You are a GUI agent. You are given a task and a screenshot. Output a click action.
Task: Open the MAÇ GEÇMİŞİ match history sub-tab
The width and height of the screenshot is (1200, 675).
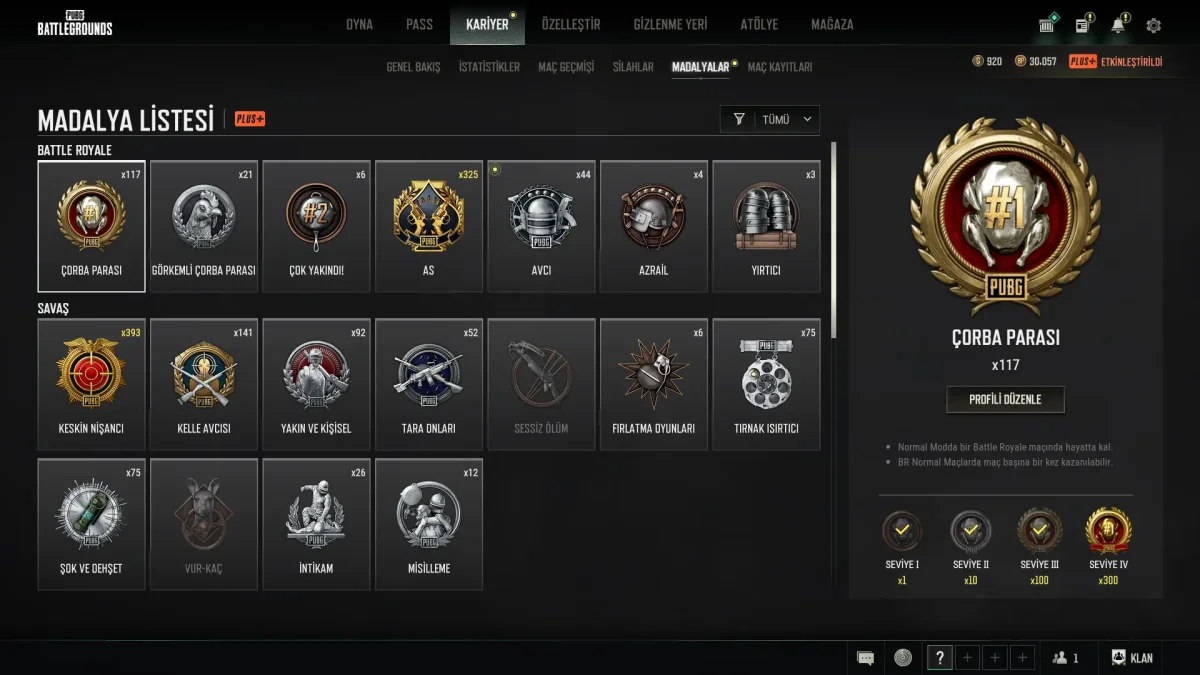tap(566, 67)
